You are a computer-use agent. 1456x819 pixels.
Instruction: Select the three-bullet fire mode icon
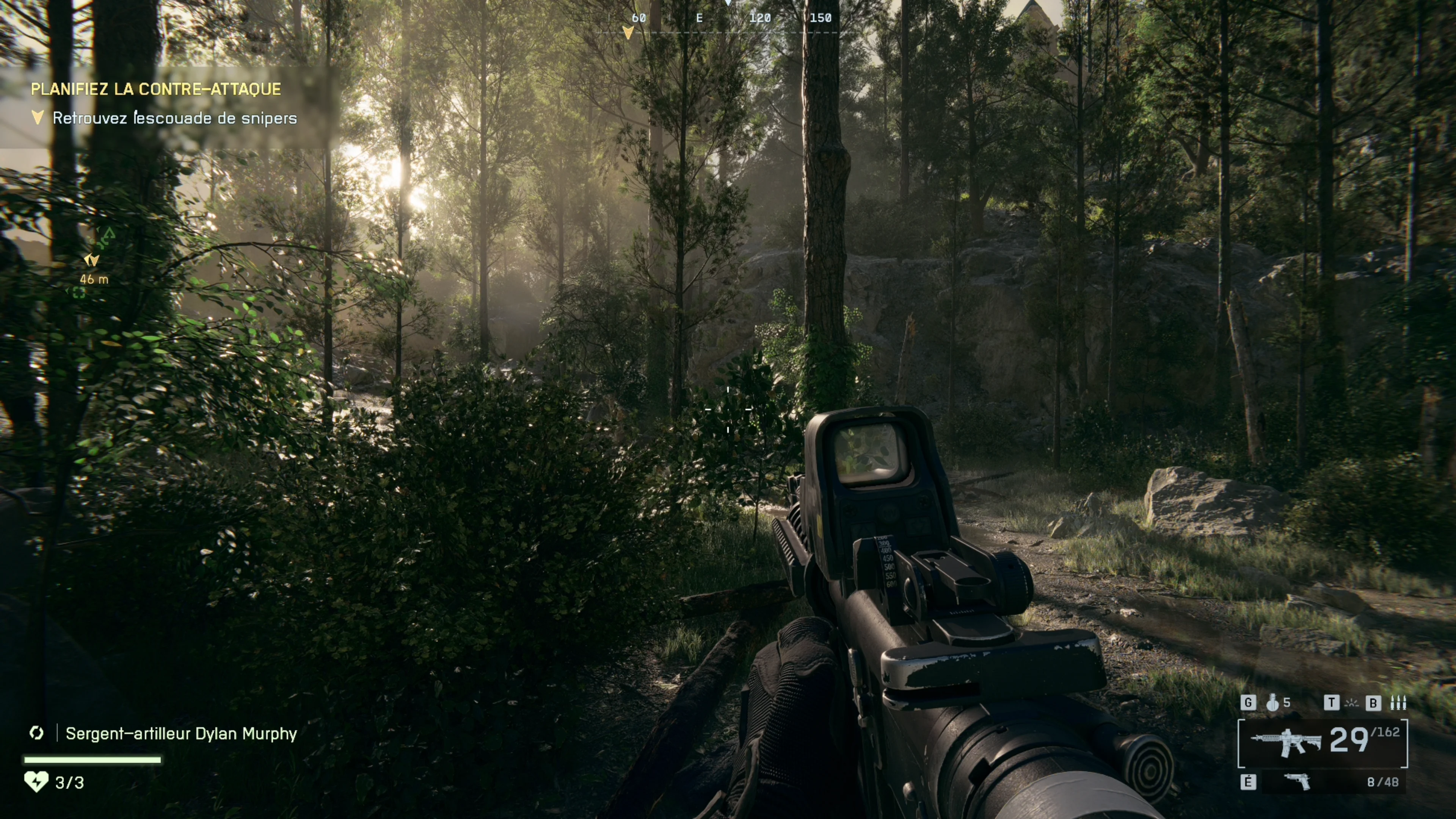pos(1398,703)
